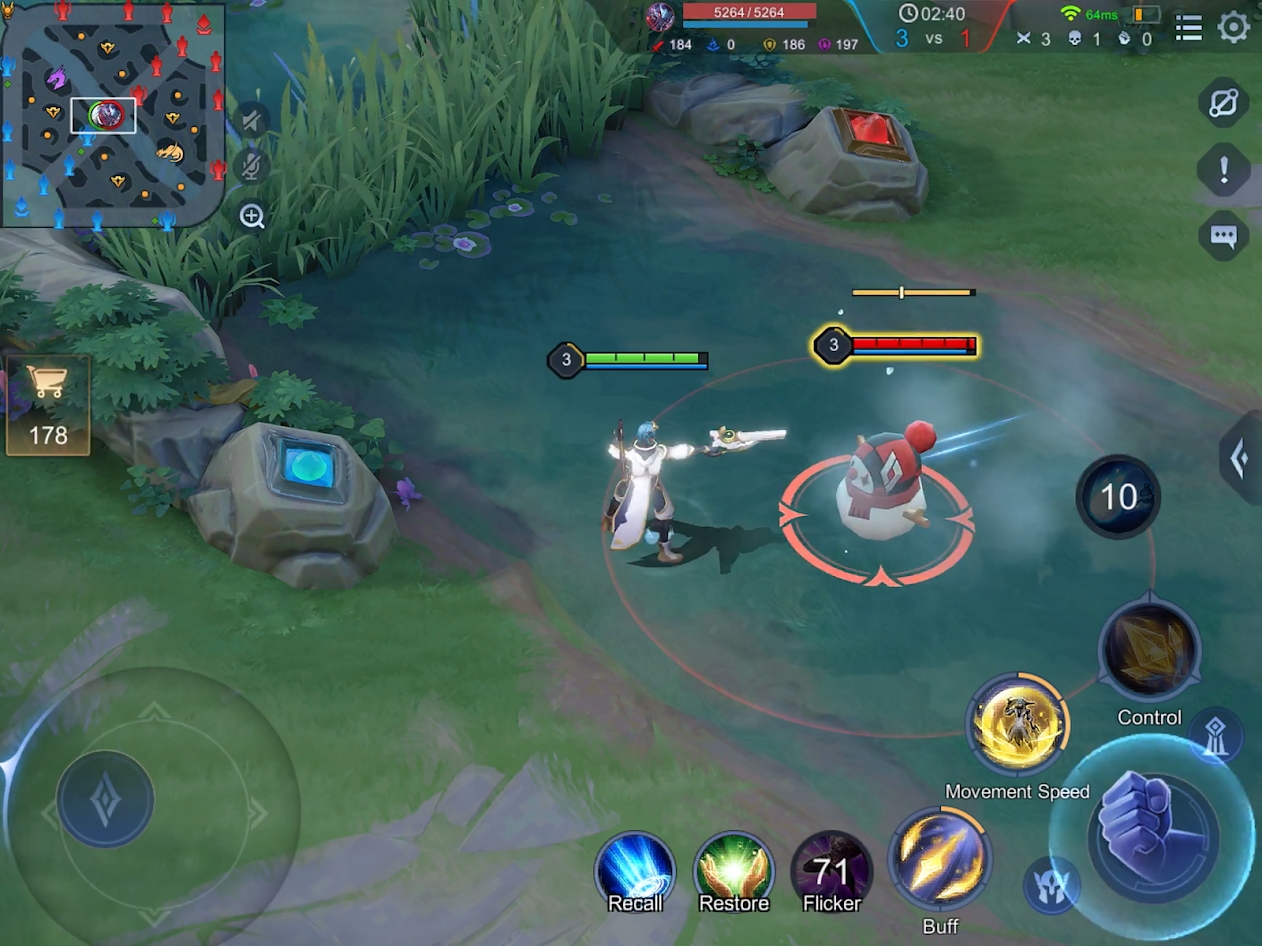1262x946 pixels.
Task: Activate the Movement Speed skill
Action: [x=1018, y=725]
